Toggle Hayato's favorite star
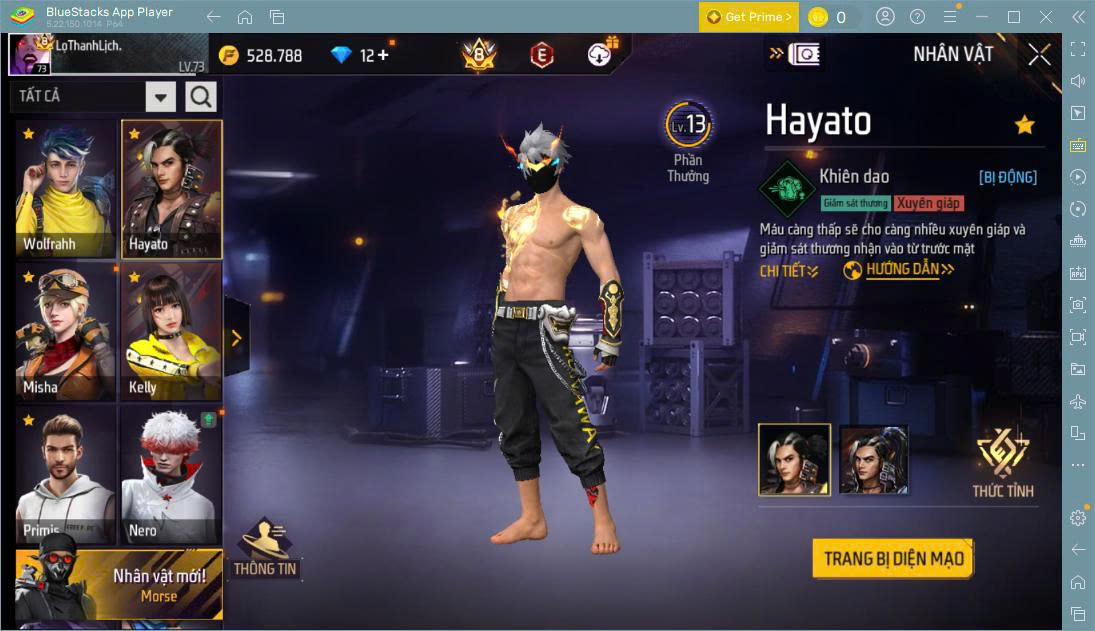 [1024, 125]
